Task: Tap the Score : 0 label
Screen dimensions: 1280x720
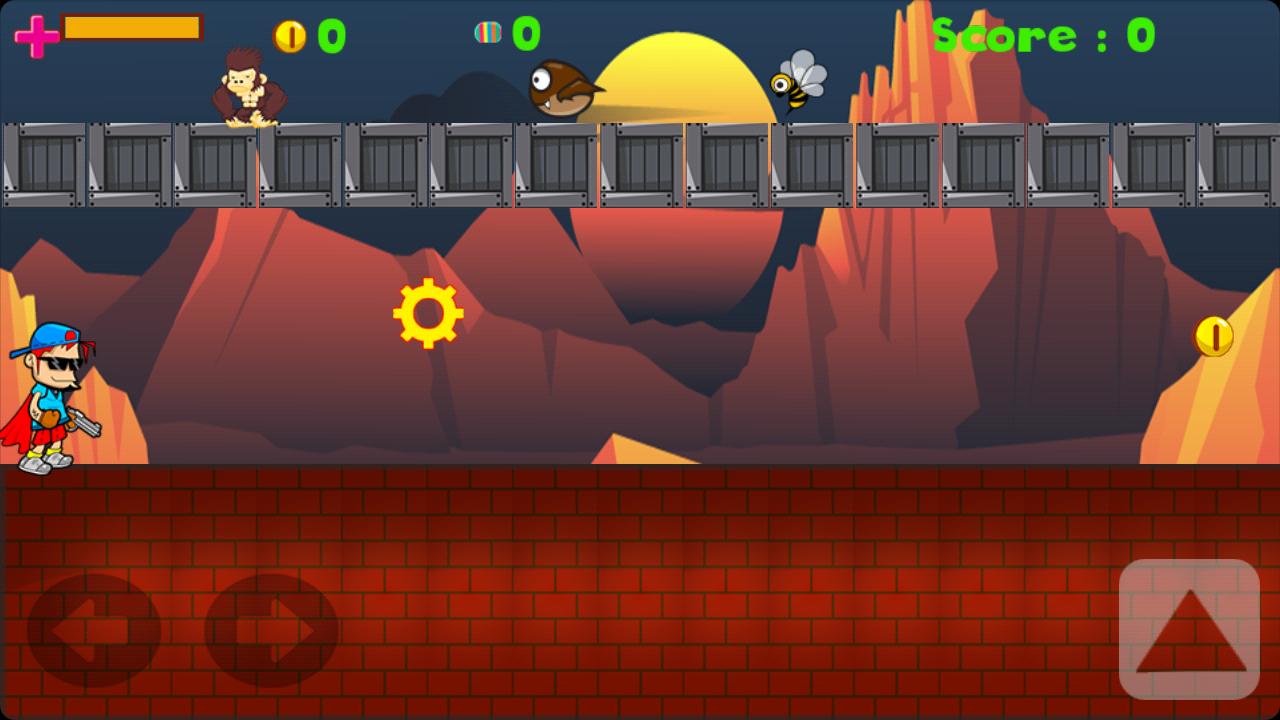Action: pyautogui.click(x=1043, y=36)
